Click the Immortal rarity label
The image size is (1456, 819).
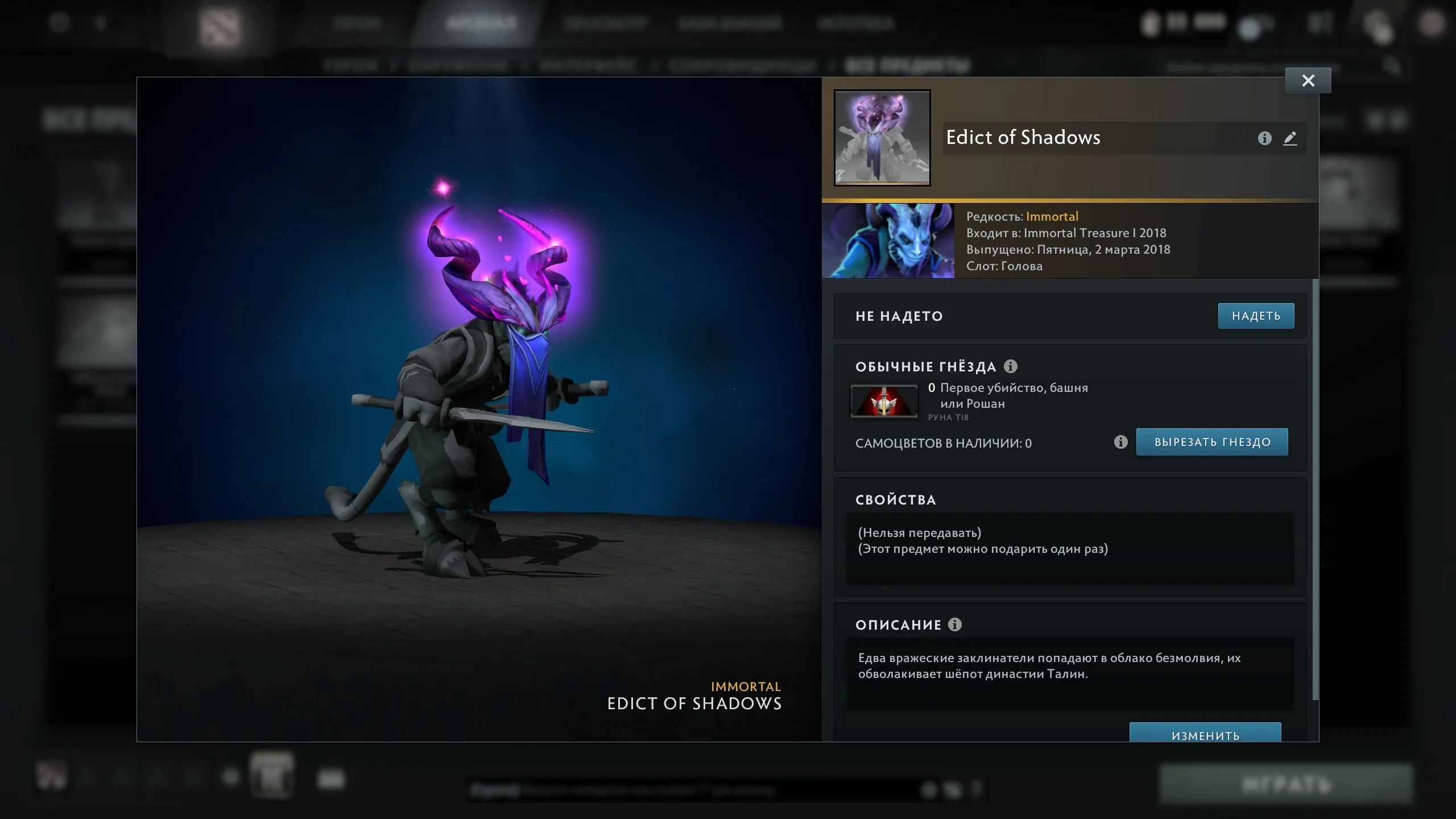click(1052, 216)
